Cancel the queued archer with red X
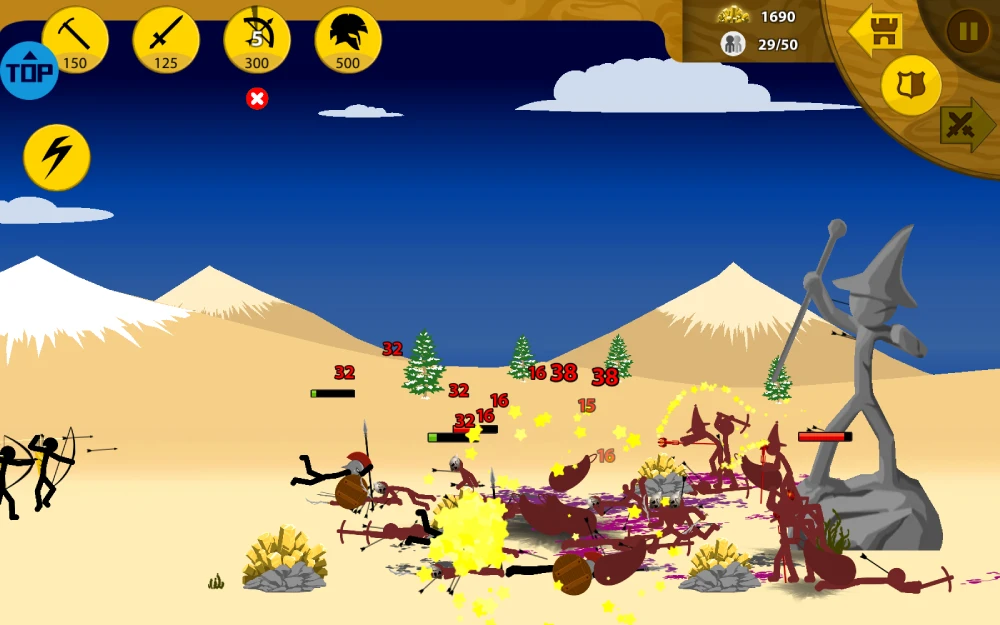 click(257, 98)
